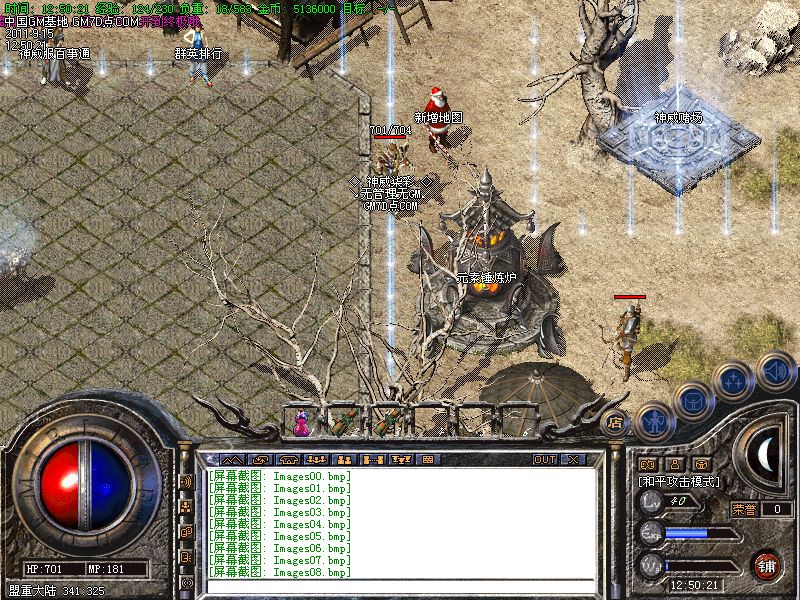Open the small map icon by attack mode
Screen dimensions: 800x600
[646, 464]
